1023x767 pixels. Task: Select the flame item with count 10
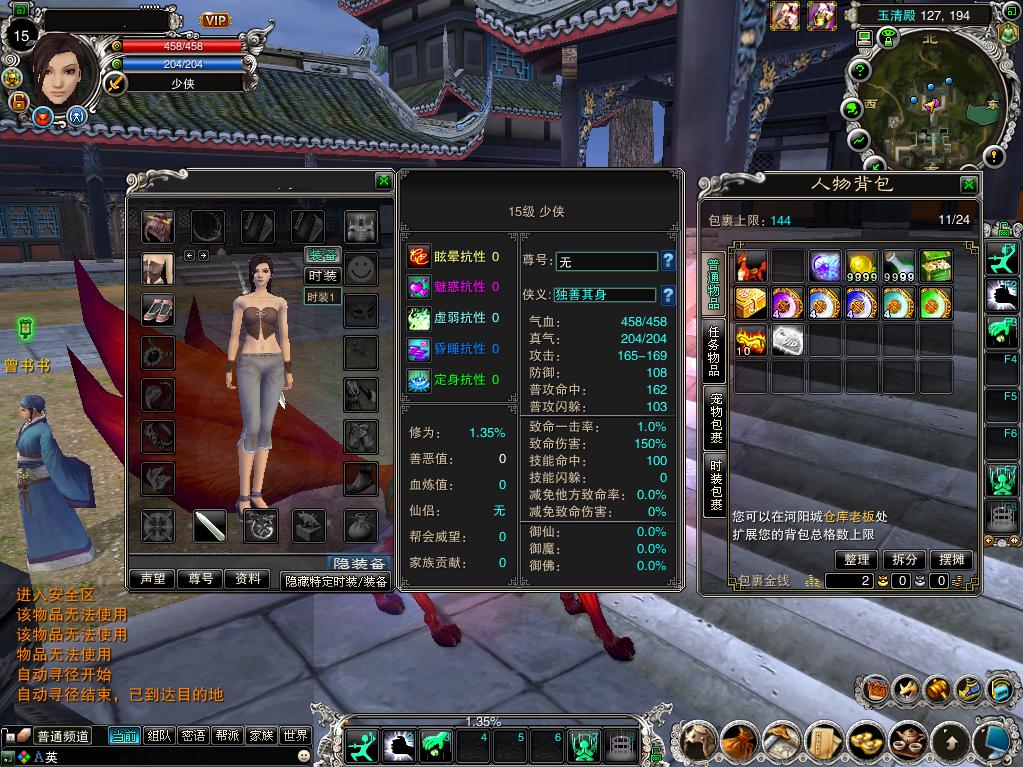point(751,338)
